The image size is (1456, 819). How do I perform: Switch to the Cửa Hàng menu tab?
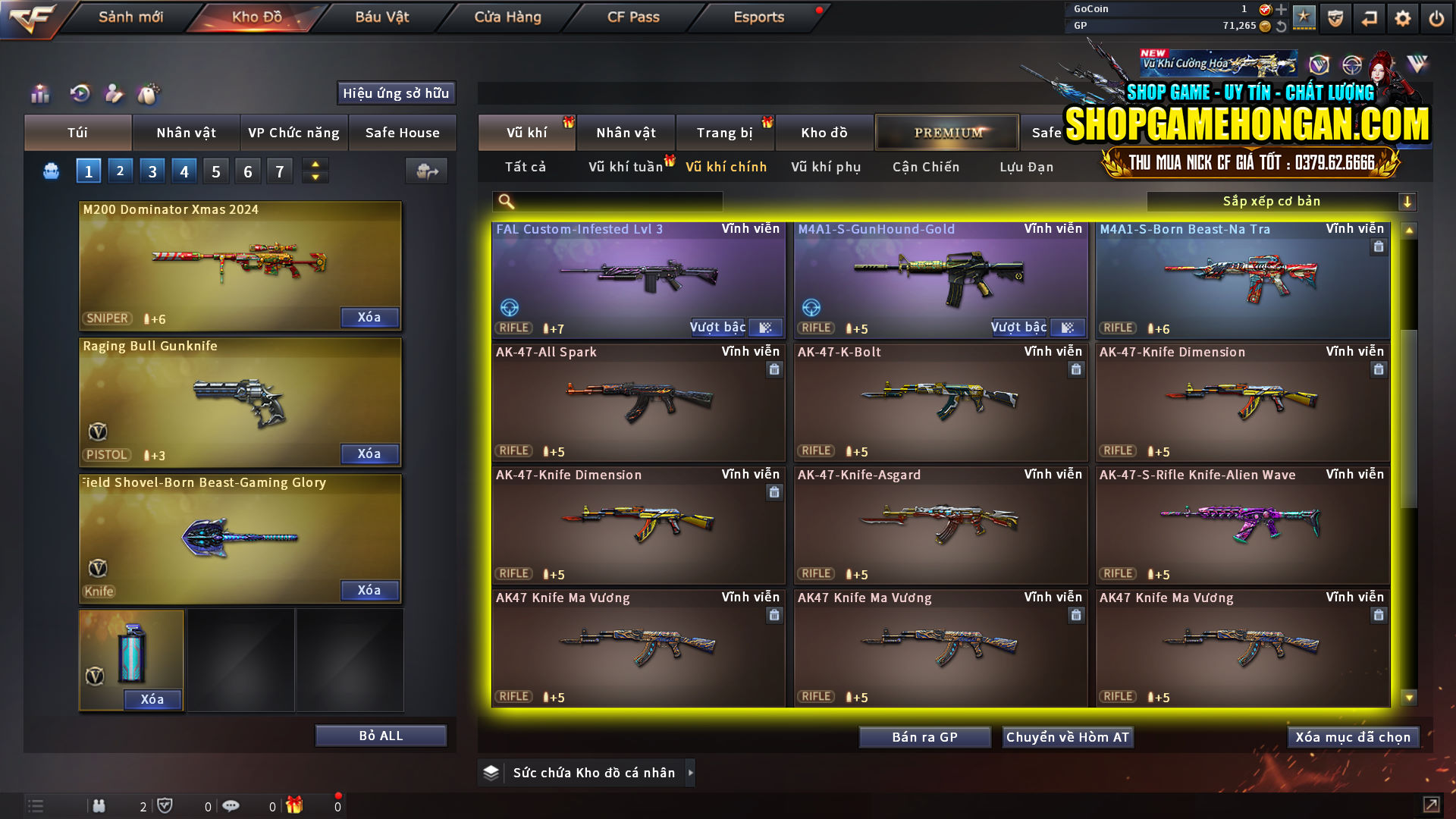point(507,17)
